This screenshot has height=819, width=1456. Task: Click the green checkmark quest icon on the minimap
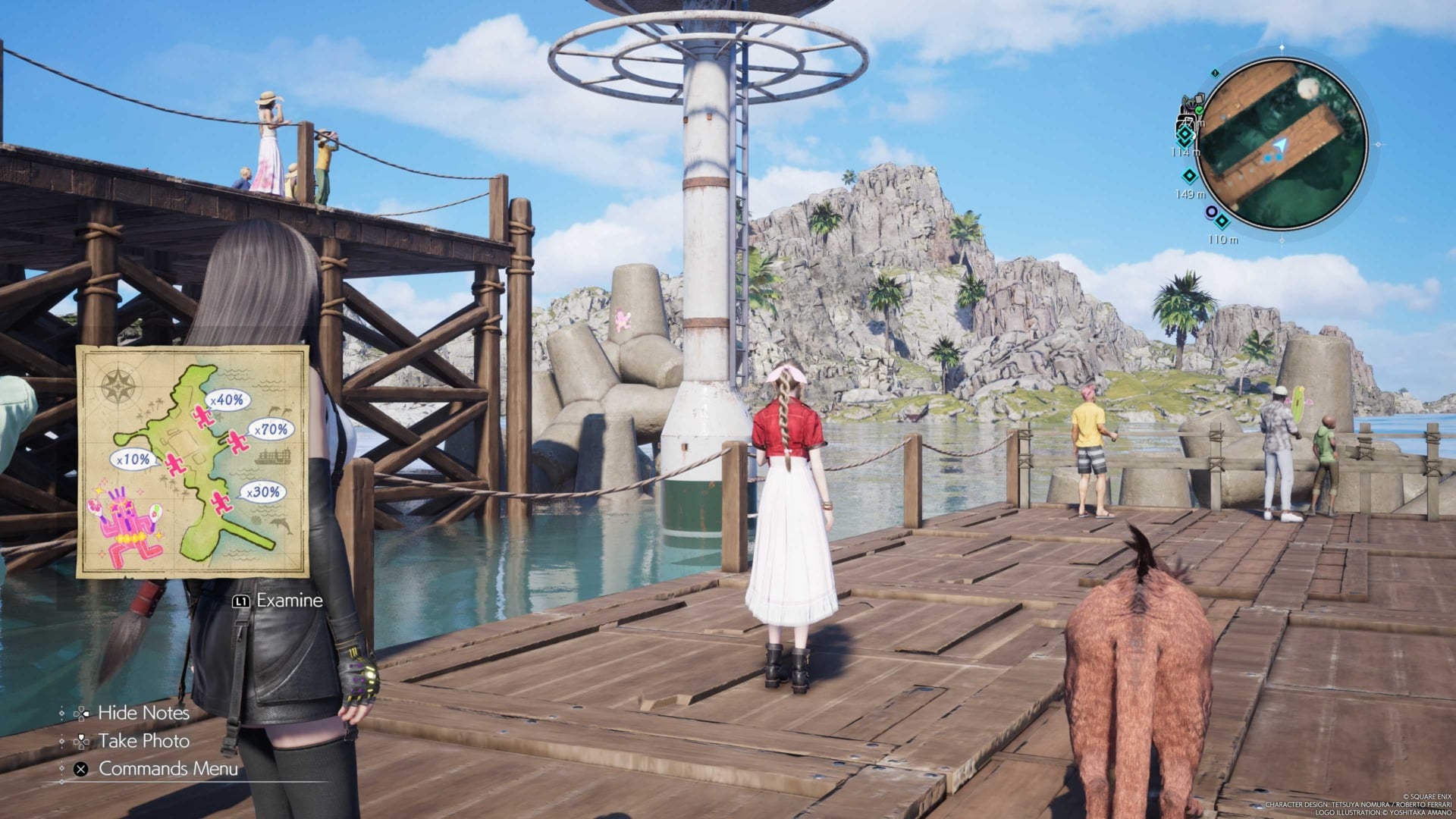tap(1199, 111)
